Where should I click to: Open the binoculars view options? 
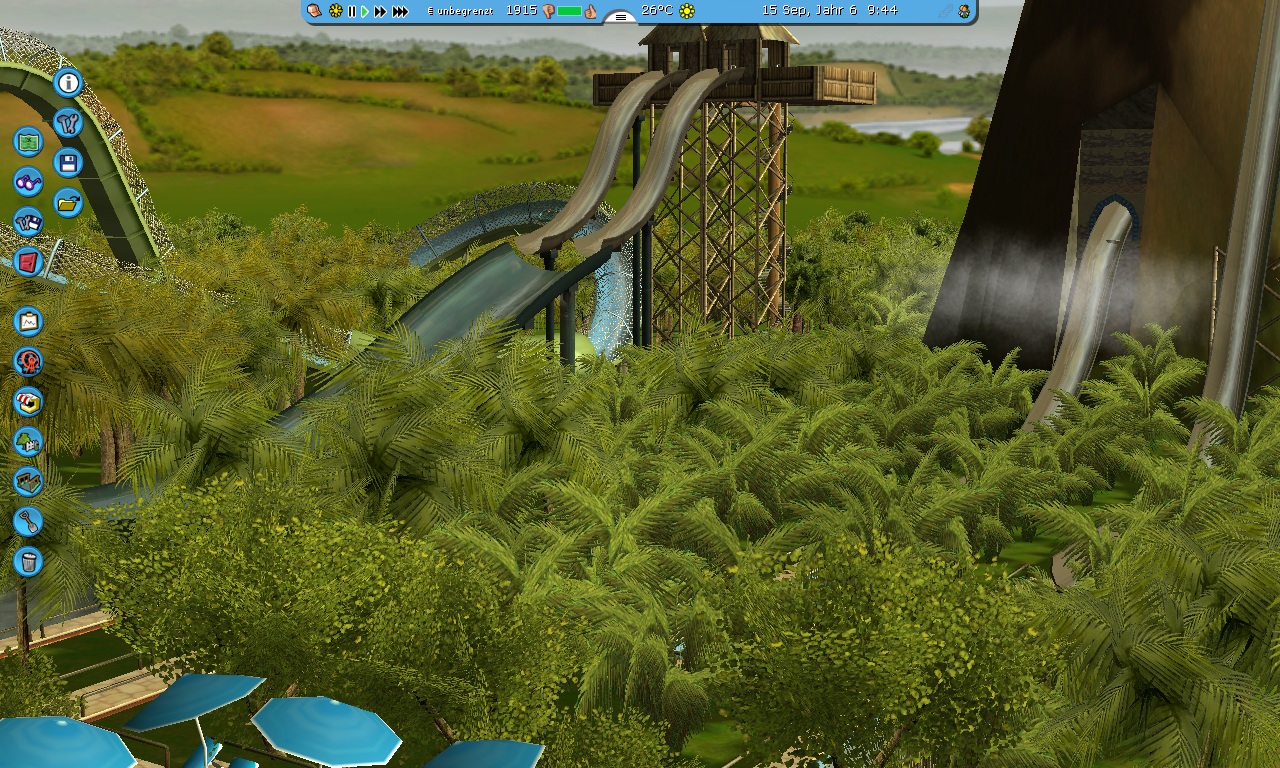(x=28, y=182)
